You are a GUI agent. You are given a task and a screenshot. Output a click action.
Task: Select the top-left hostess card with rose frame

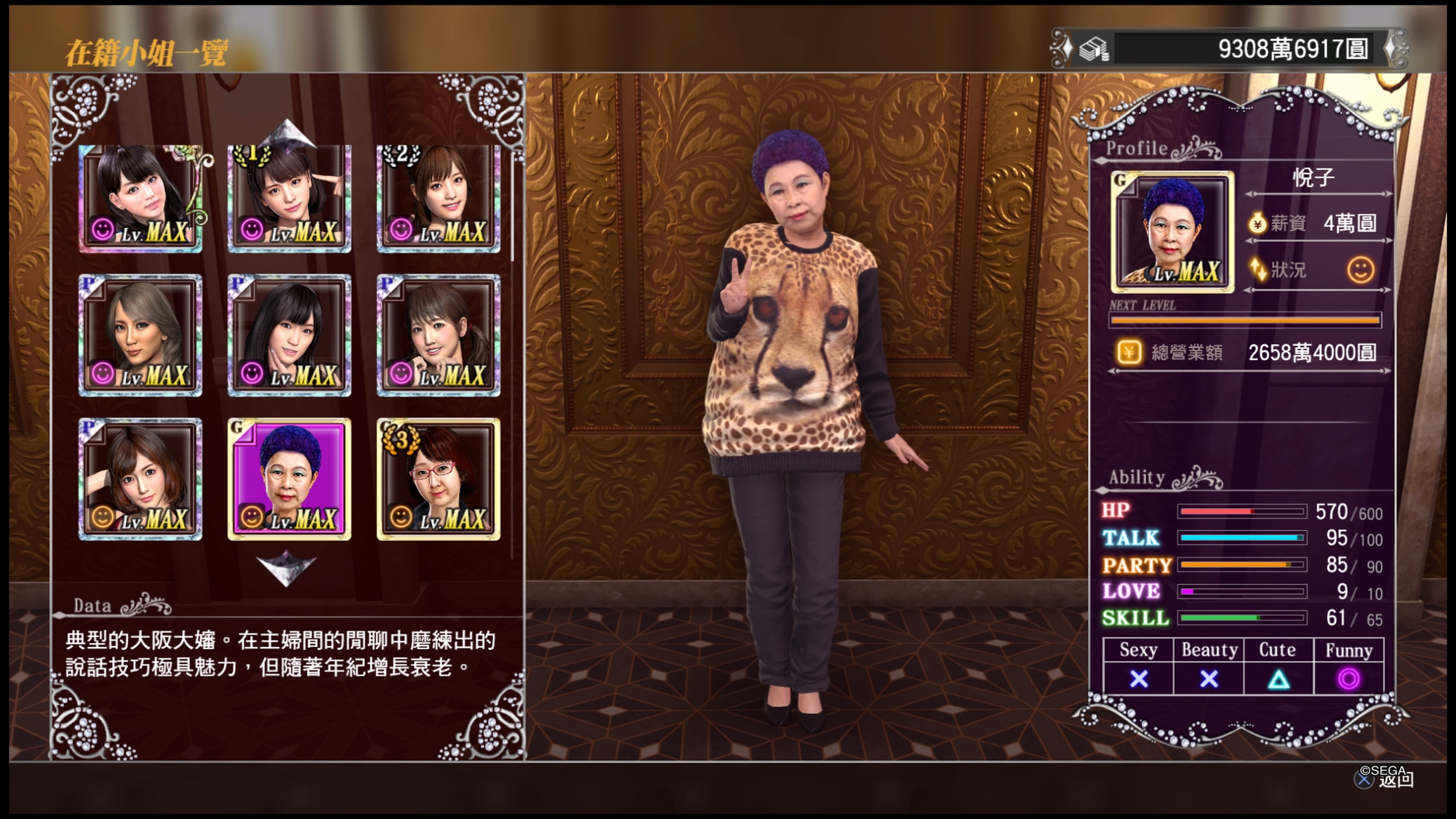(140, 198)
